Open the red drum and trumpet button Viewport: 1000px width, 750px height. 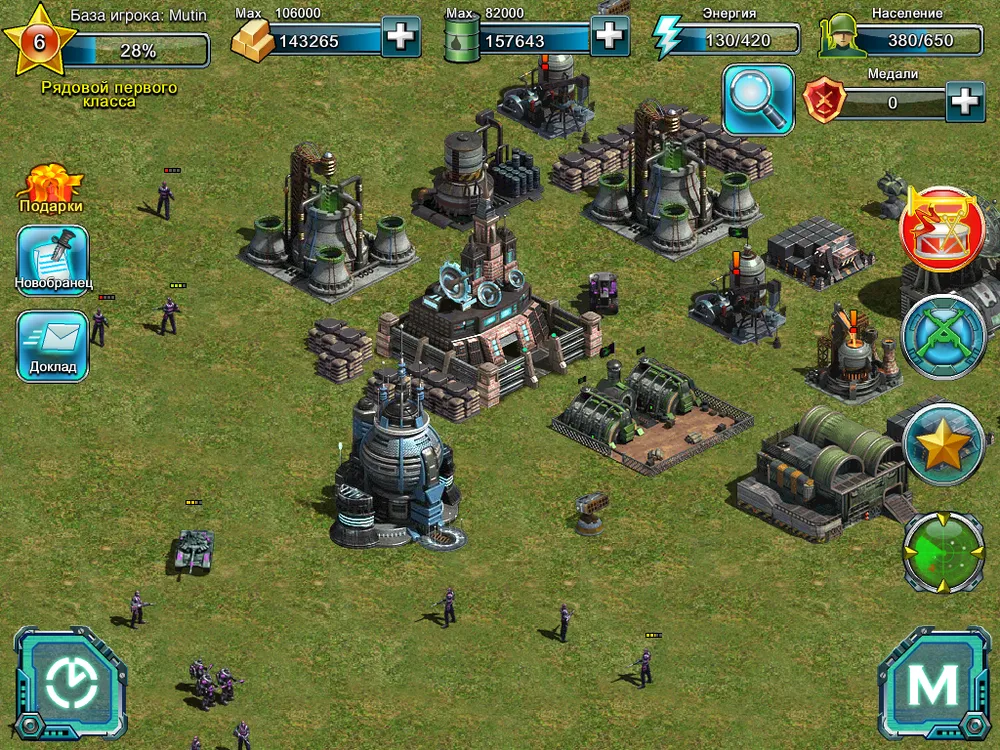pyautogui.click(x=943, y=230)
